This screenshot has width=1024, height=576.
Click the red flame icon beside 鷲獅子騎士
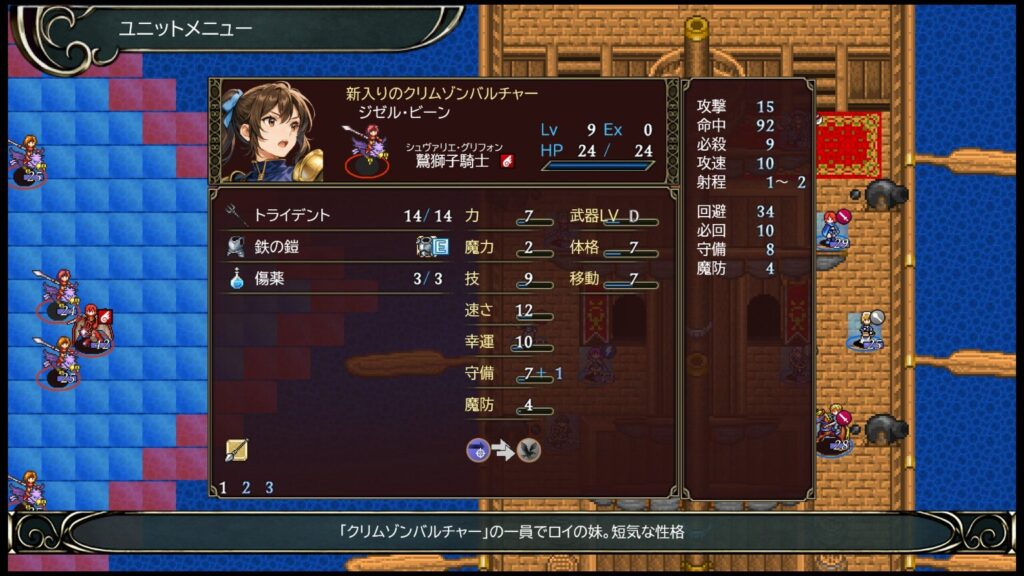[x=507, y=161]
